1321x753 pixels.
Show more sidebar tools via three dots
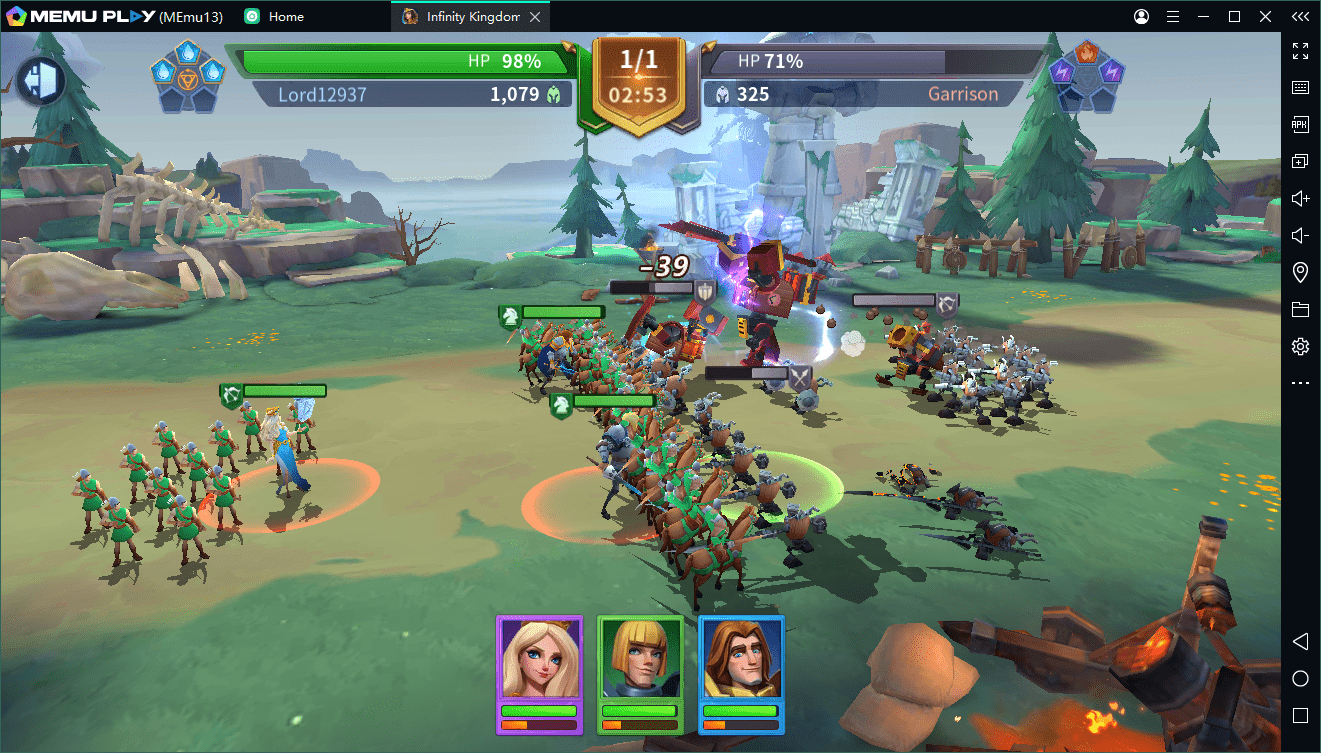point(1300,383)
